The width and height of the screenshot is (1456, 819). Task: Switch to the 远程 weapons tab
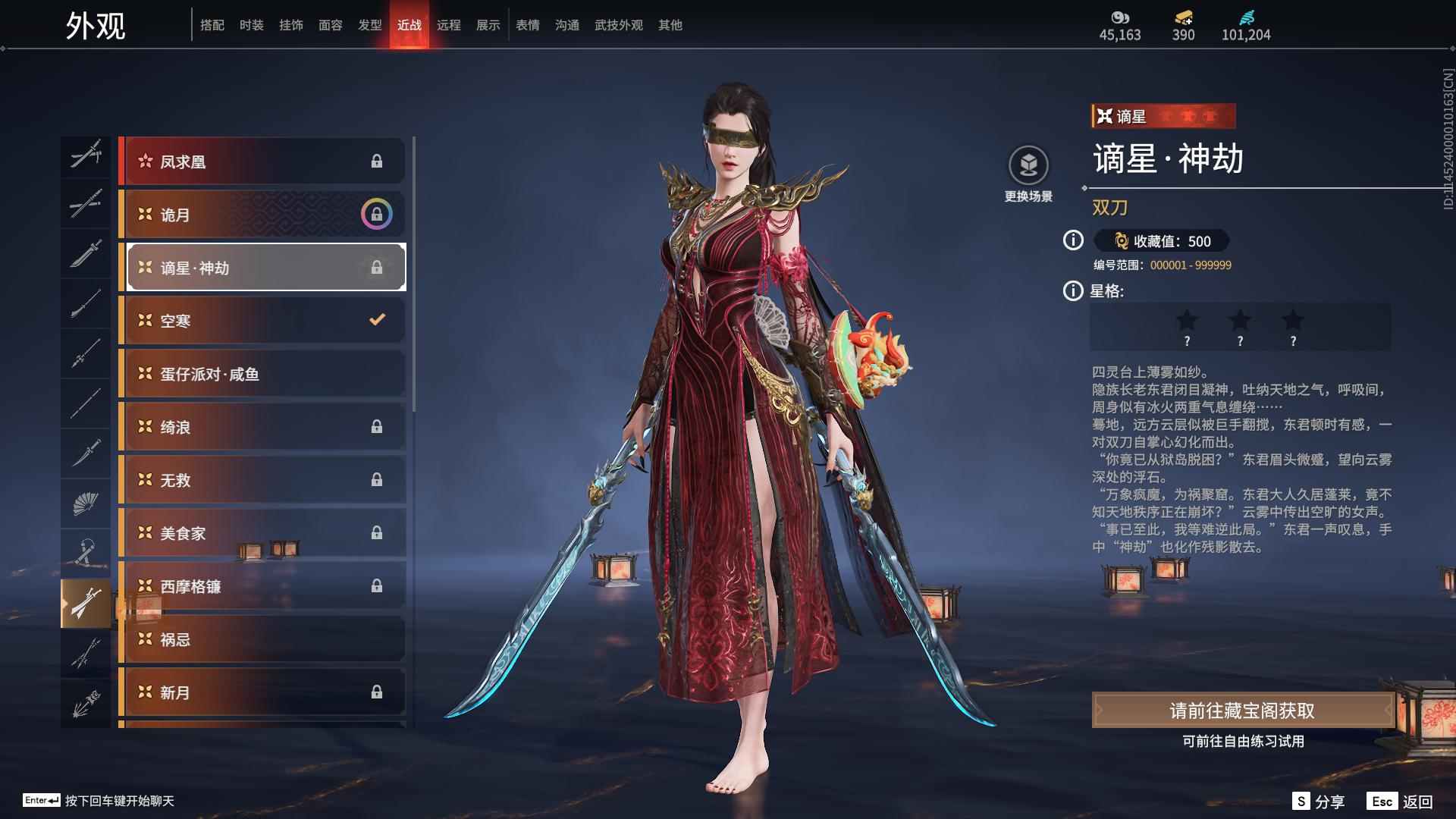pos(450,24)
